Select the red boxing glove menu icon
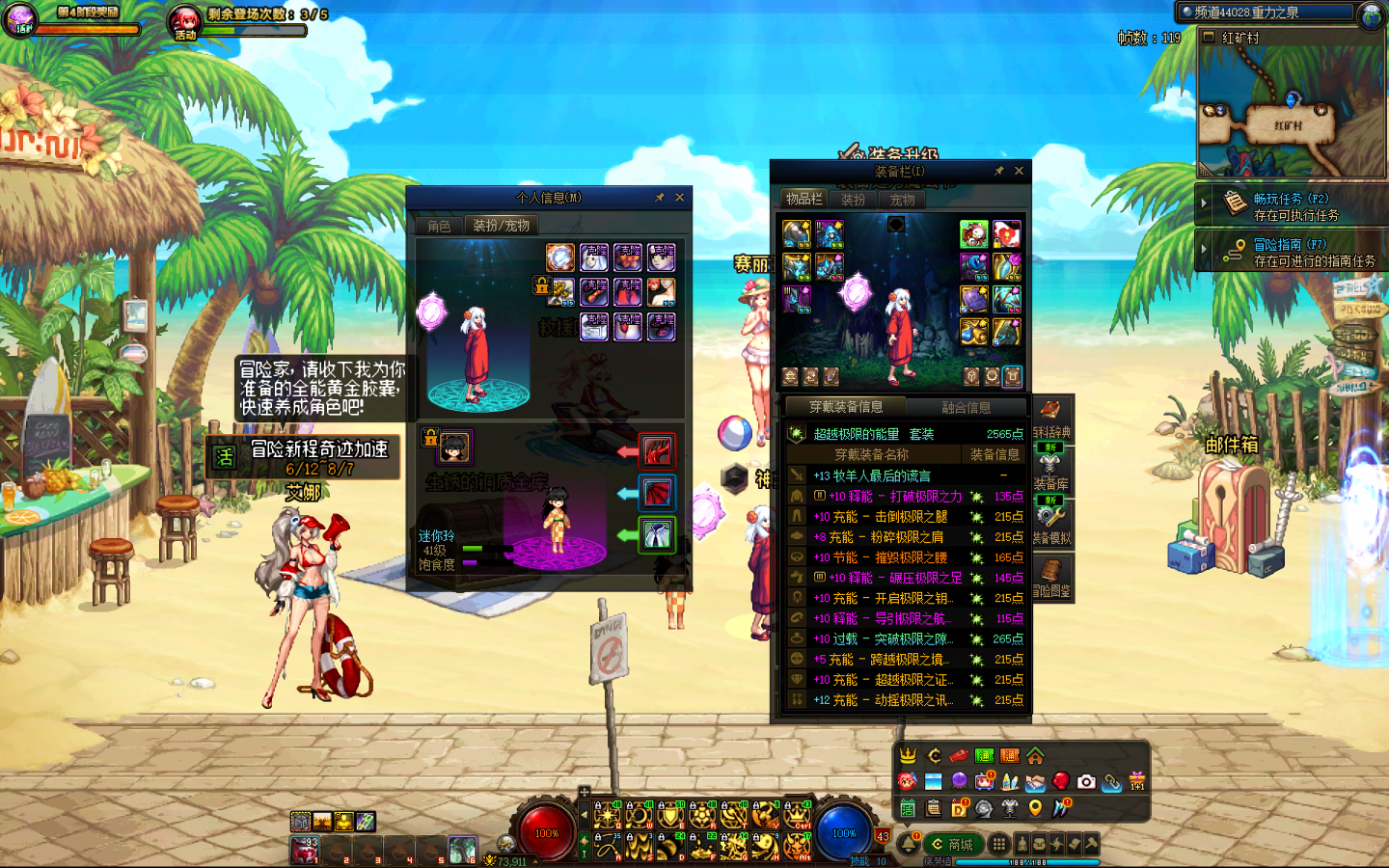The height and width of the screenshot is (868, 1389). (1061, 781)
